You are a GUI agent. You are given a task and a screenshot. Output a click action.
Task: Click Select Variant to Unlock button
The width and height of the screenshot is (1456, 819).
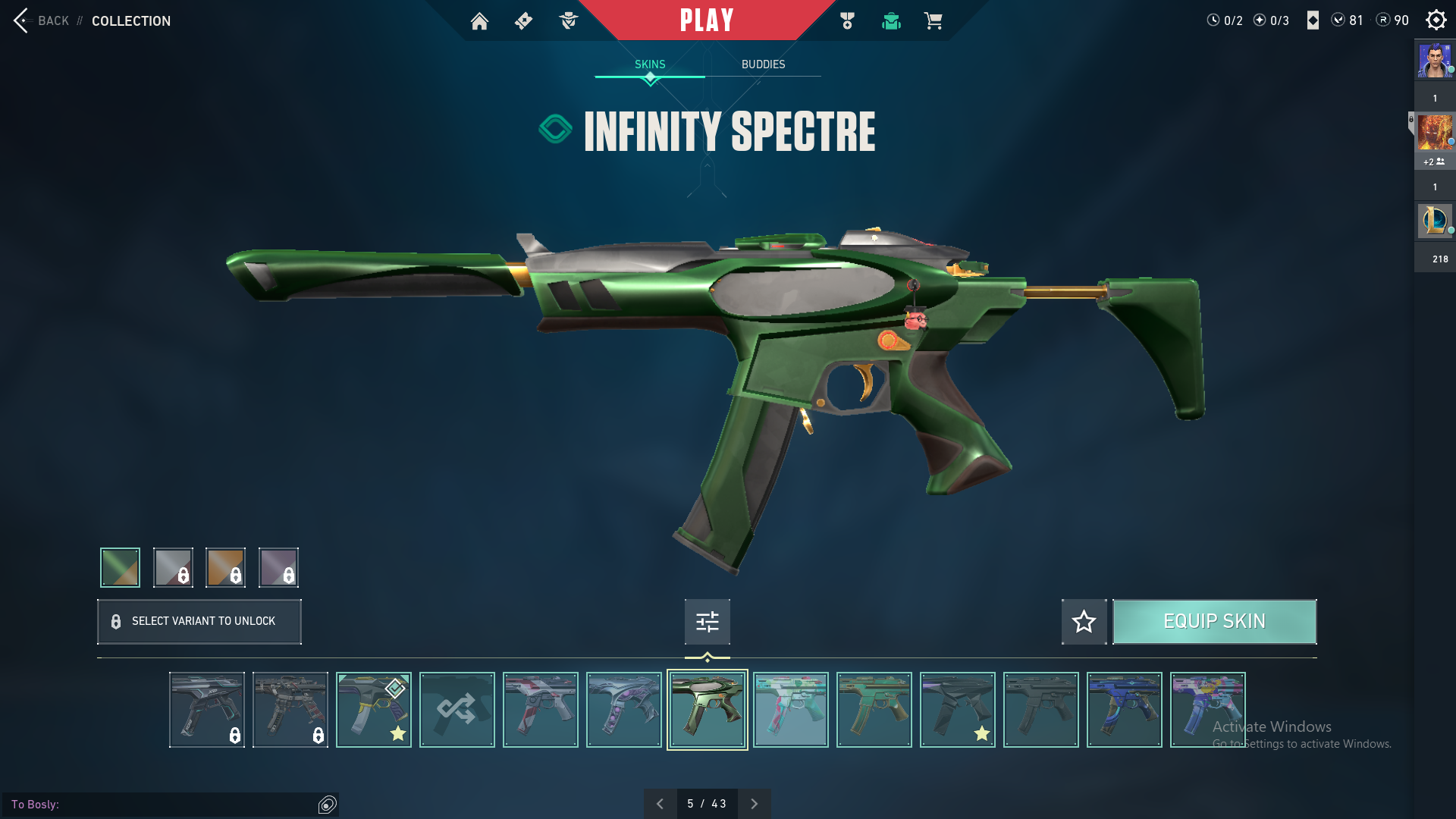click(x=199, y=622)
